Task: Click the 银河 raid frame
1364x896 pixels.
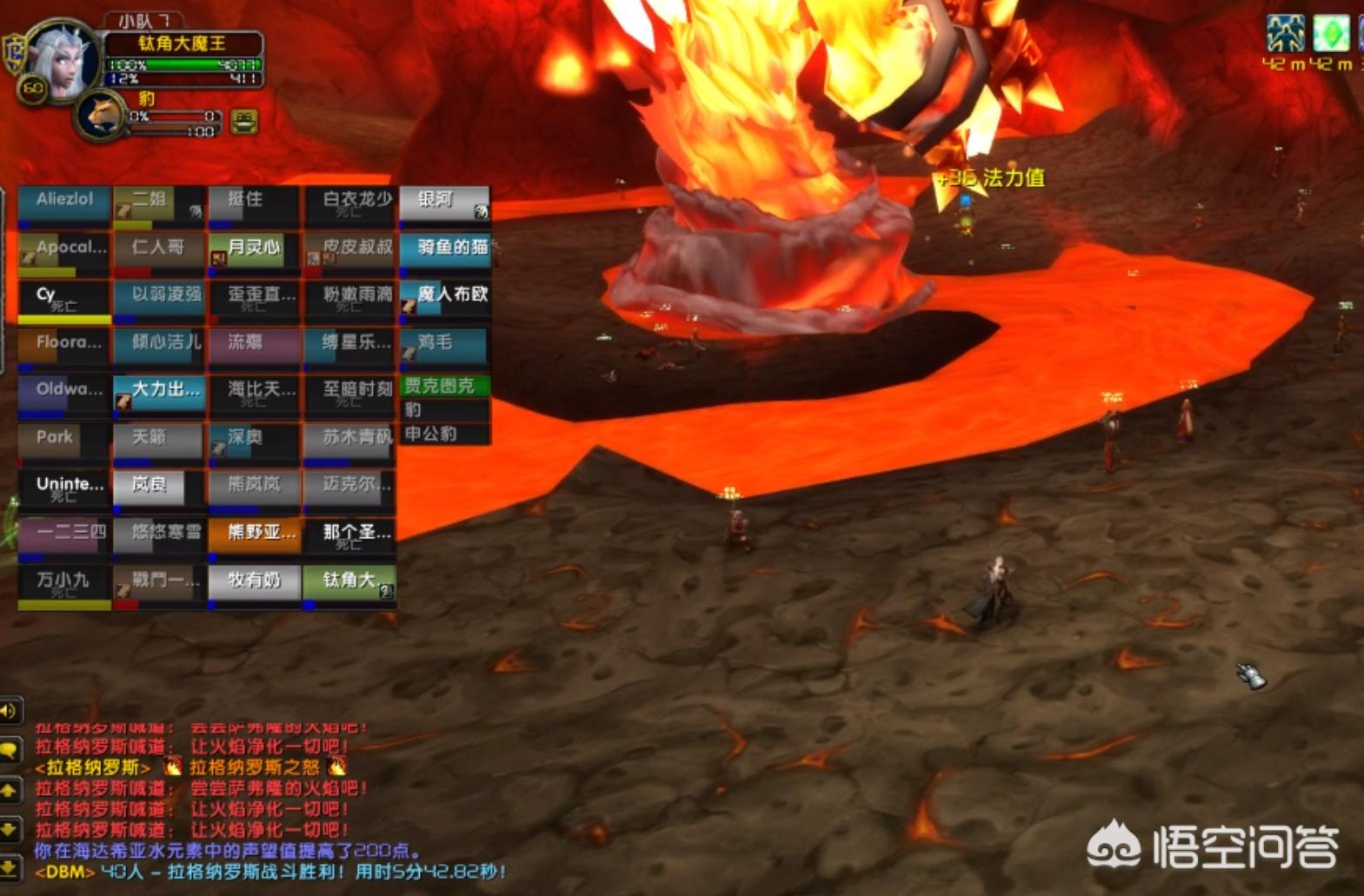Action: pyautogui.click(x=445, y=203)
